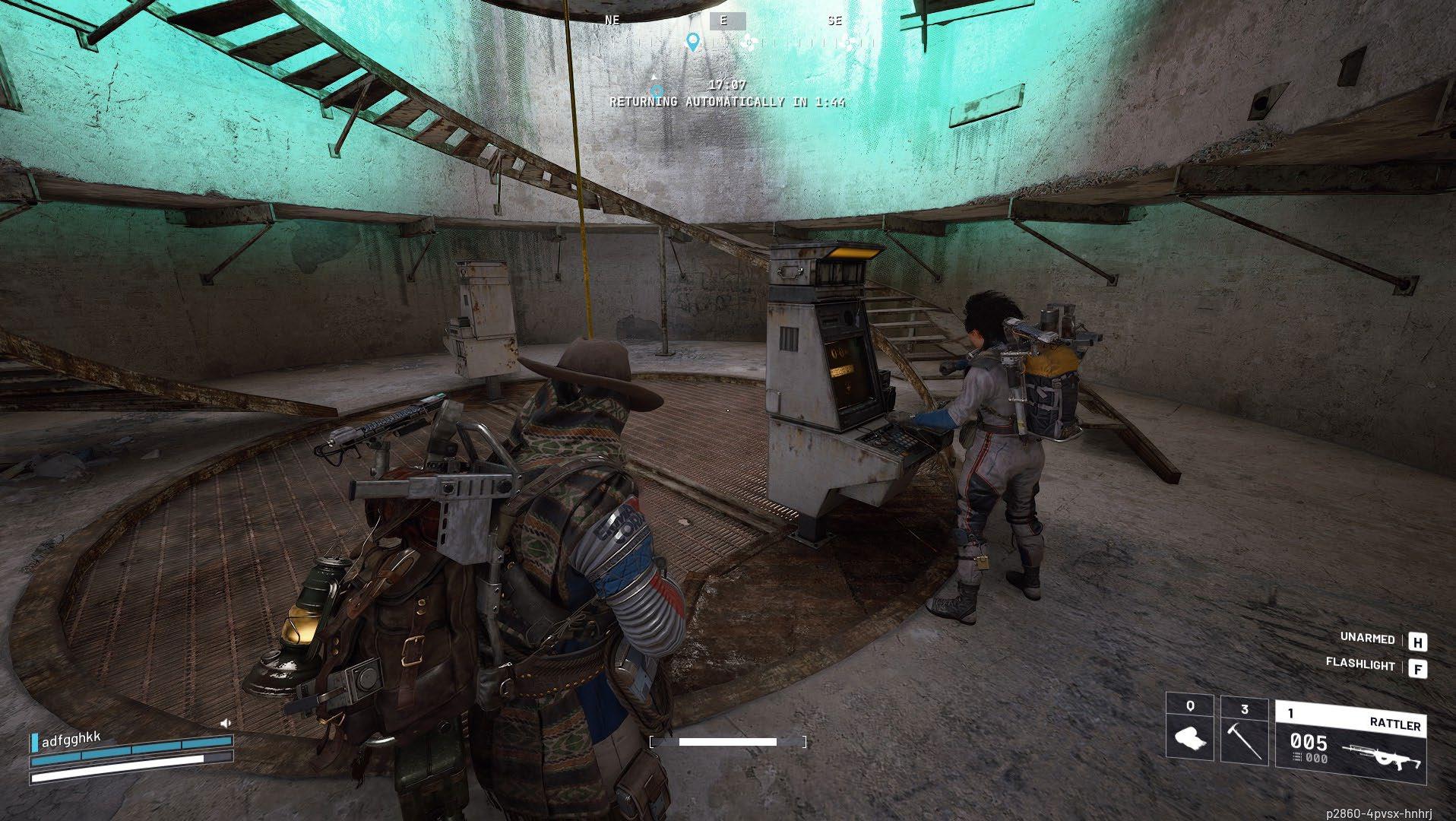This screenshot has width=1456, height=821.
Task: Click the blue location pin on the compass
Action: pyautogui.click(x=692, y=42)
